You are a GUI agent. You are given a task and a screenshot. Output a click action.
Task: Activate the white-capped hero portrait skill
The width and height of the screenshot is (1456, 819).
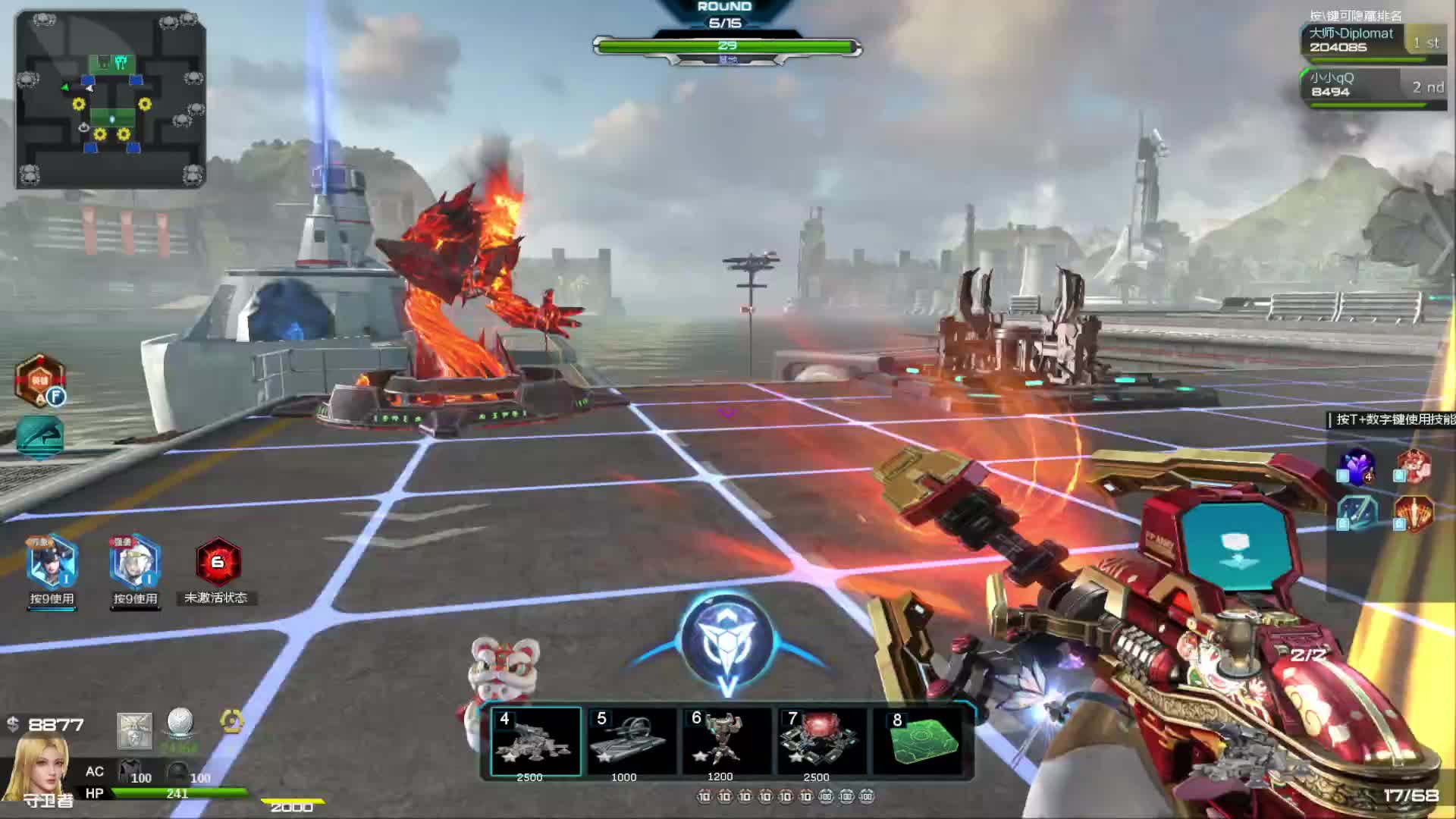click(135, 563)
